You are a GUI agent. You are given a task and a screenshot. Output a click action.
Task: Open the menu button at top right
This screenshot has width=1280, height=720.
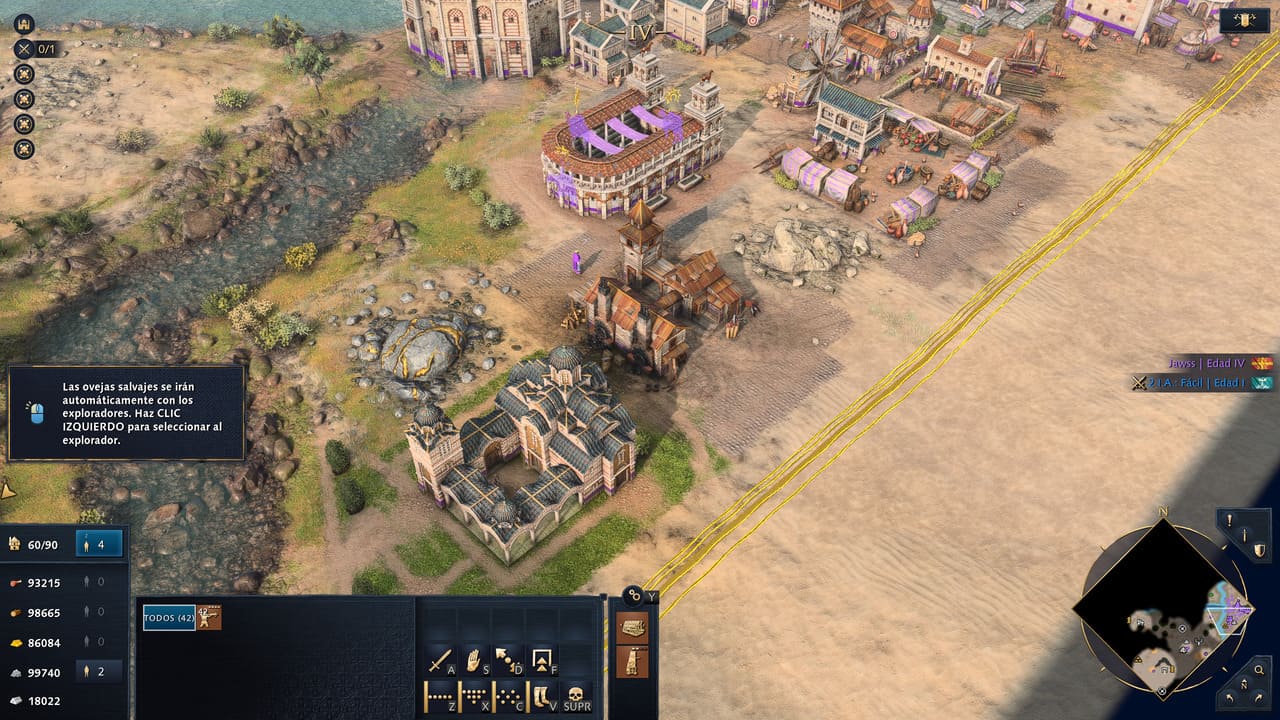click(1245, 22)
